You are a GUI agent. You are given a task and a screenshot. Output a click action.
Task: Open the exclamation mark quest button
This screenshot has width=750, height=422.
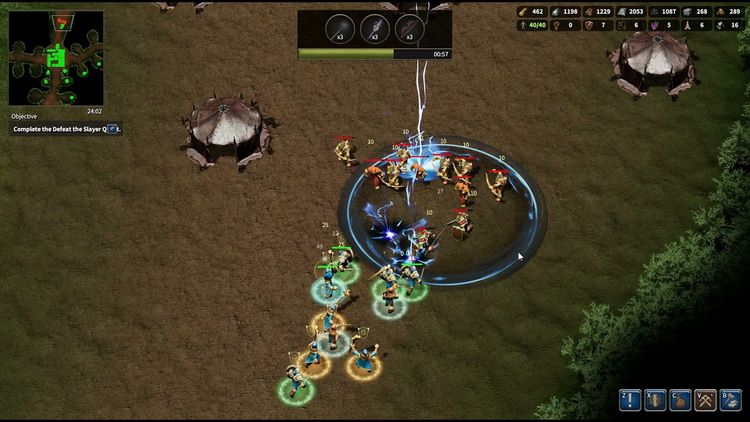coord(629,400)
